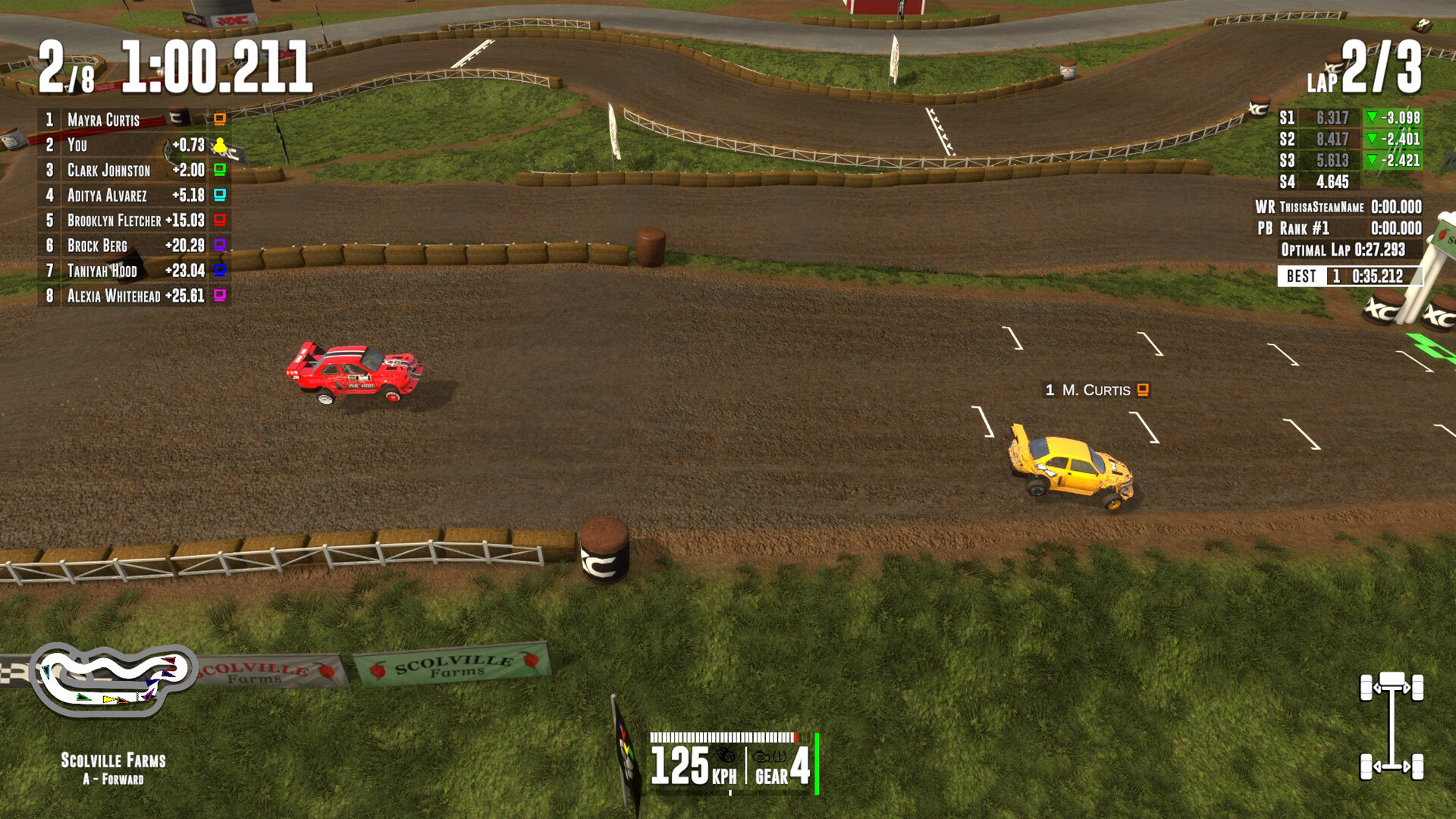Screen dimensions: 1456x819
Task: Click the purple swatch beside Alexia Whitehead
Action: click(219, 295)
